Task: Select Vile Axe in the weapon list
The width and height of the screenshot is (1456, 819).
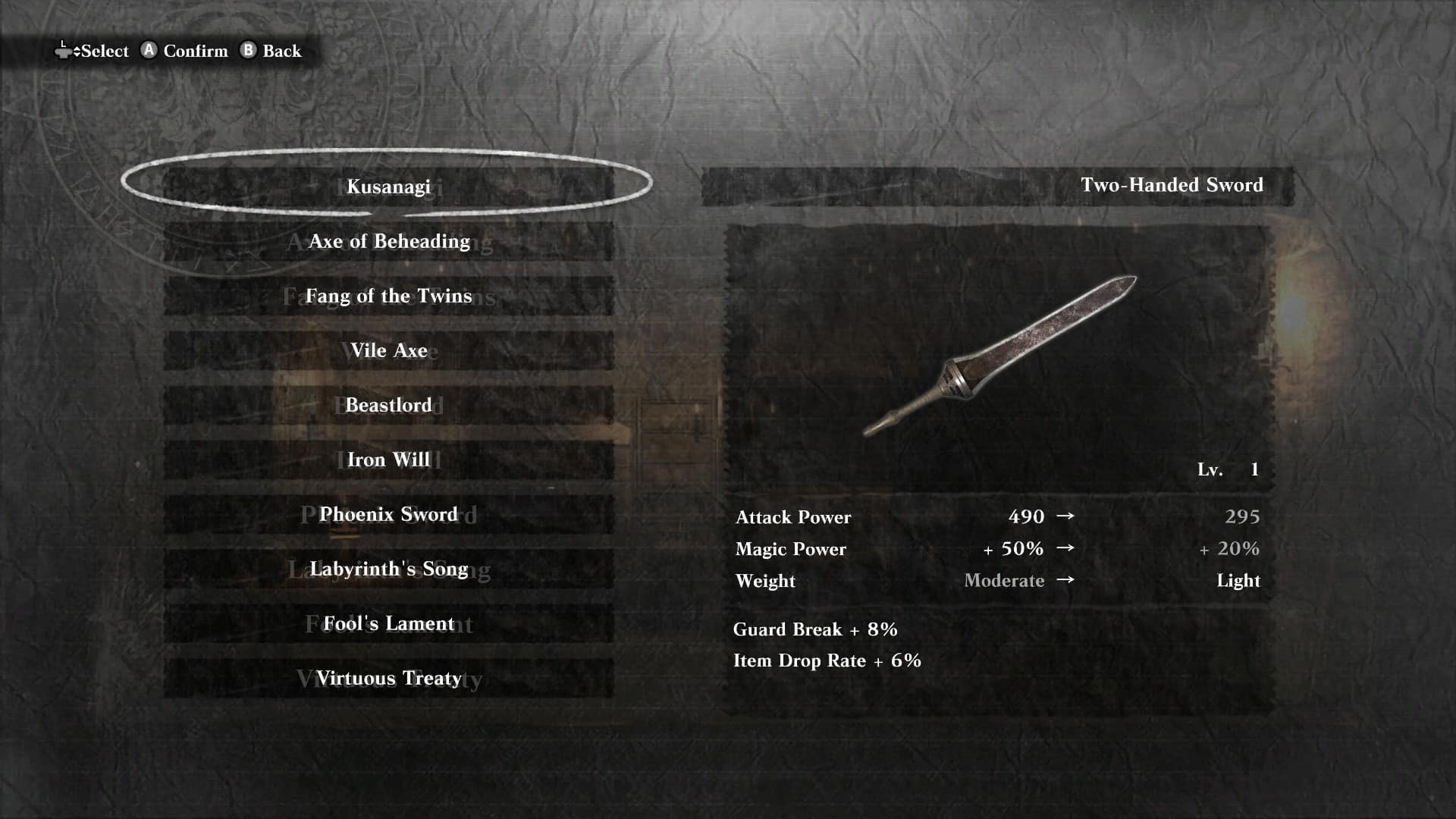Action: coord(388,350)
